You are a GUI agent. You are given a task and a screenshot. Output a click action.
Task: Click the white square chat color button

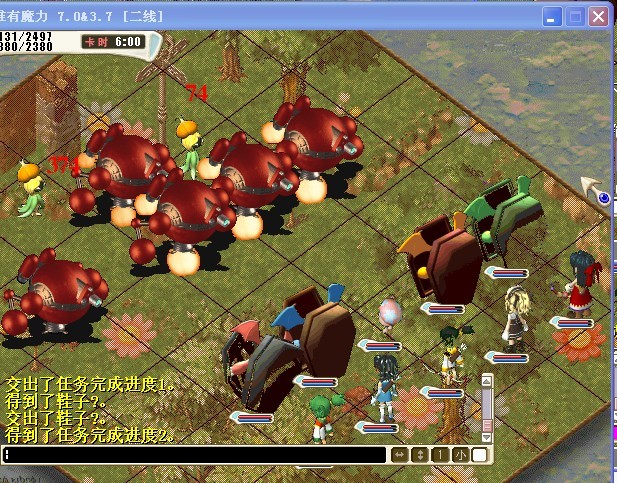click(x=480, y=455)
